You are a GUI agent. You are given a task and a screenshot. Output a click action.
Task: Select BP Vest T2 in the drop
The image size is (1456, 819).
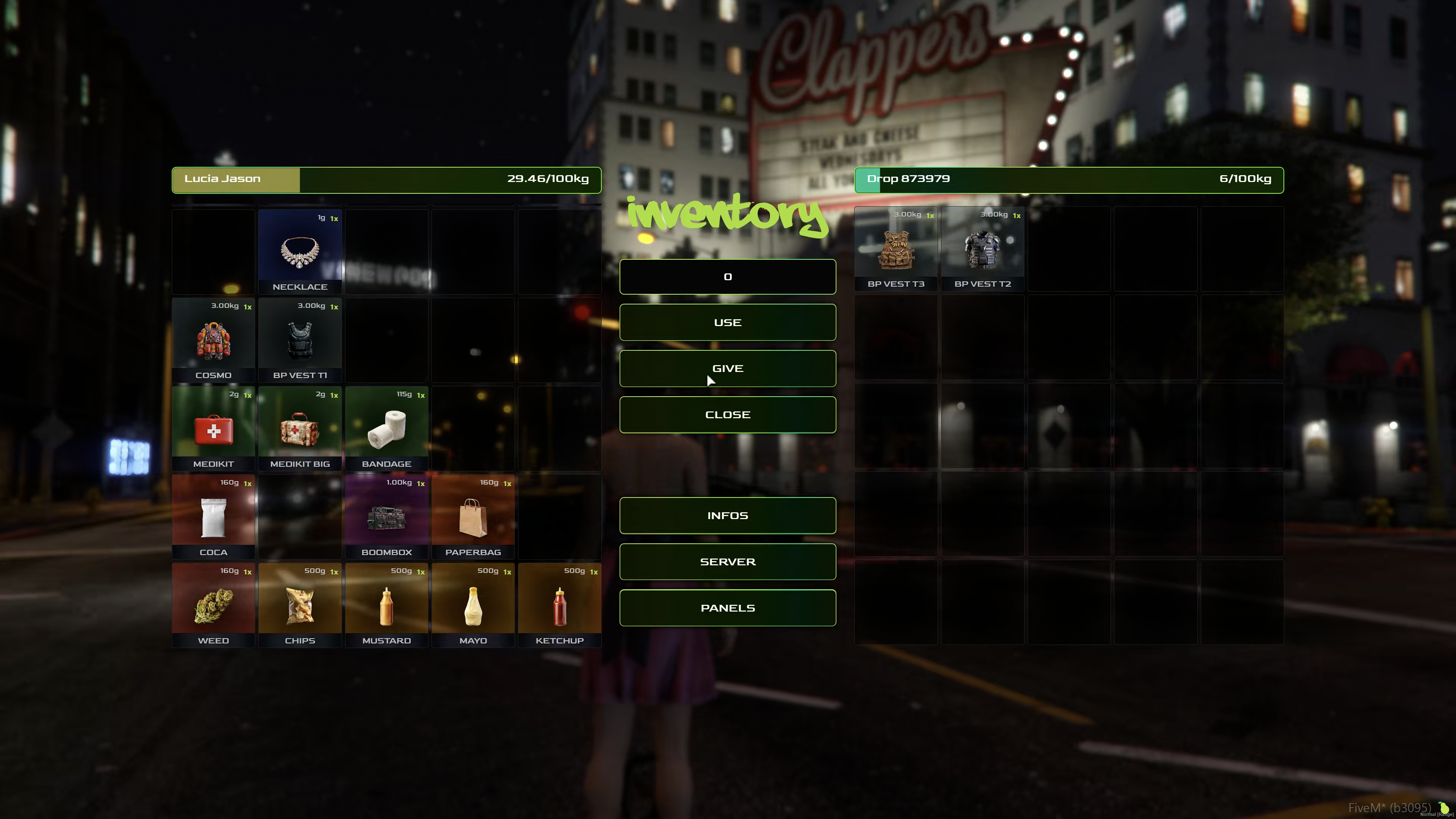(x=982, y=249)
